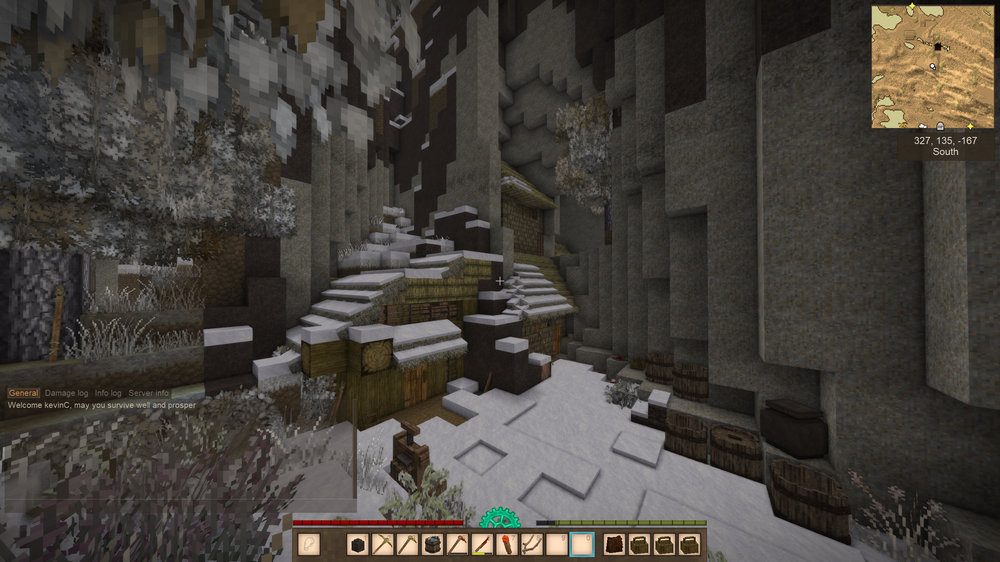Click the highlighted empty hotbar slot
Image resolution: width=1000 pixels, height=562 pixels.
(581, 544)
